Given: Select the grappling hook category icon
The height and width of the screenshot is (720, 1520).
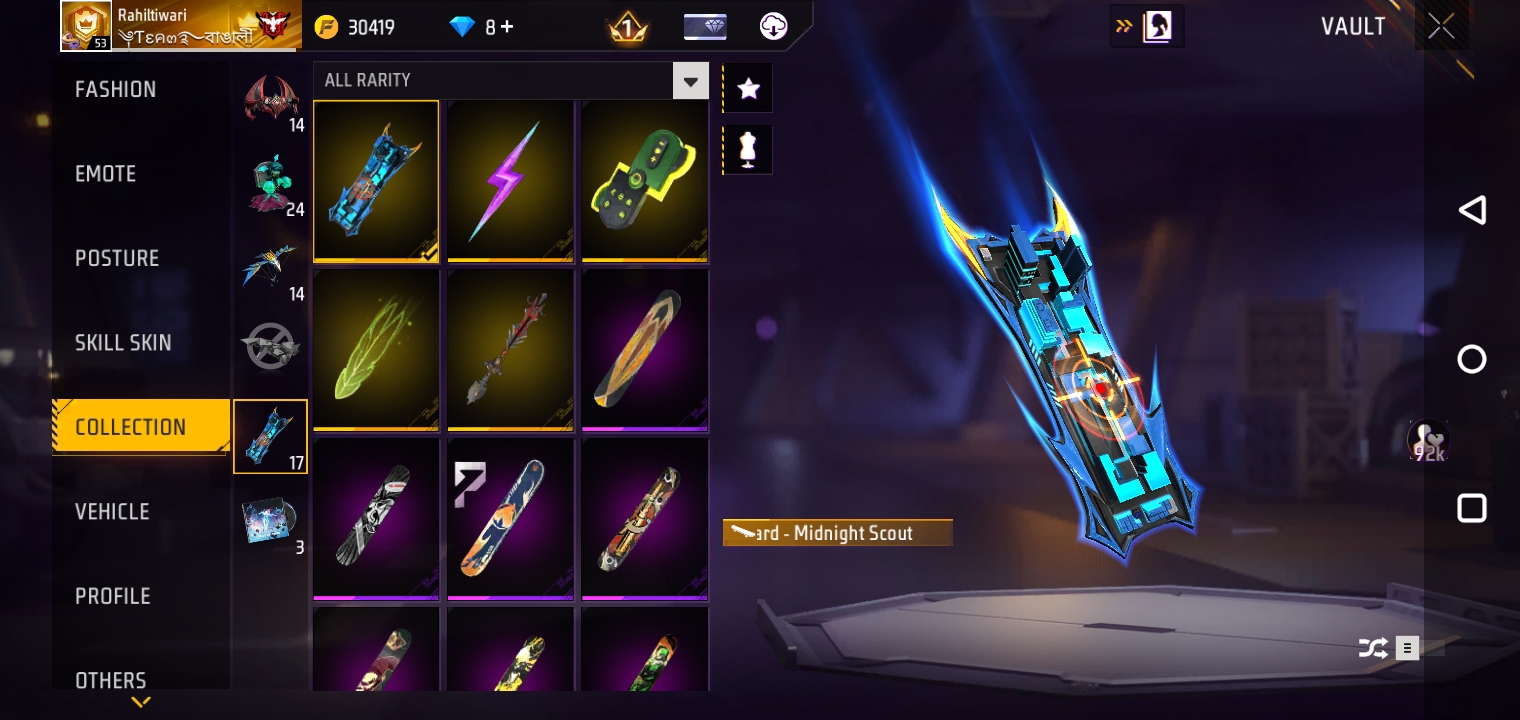Looking at the screenshot, I should click(x=270, y=345).
